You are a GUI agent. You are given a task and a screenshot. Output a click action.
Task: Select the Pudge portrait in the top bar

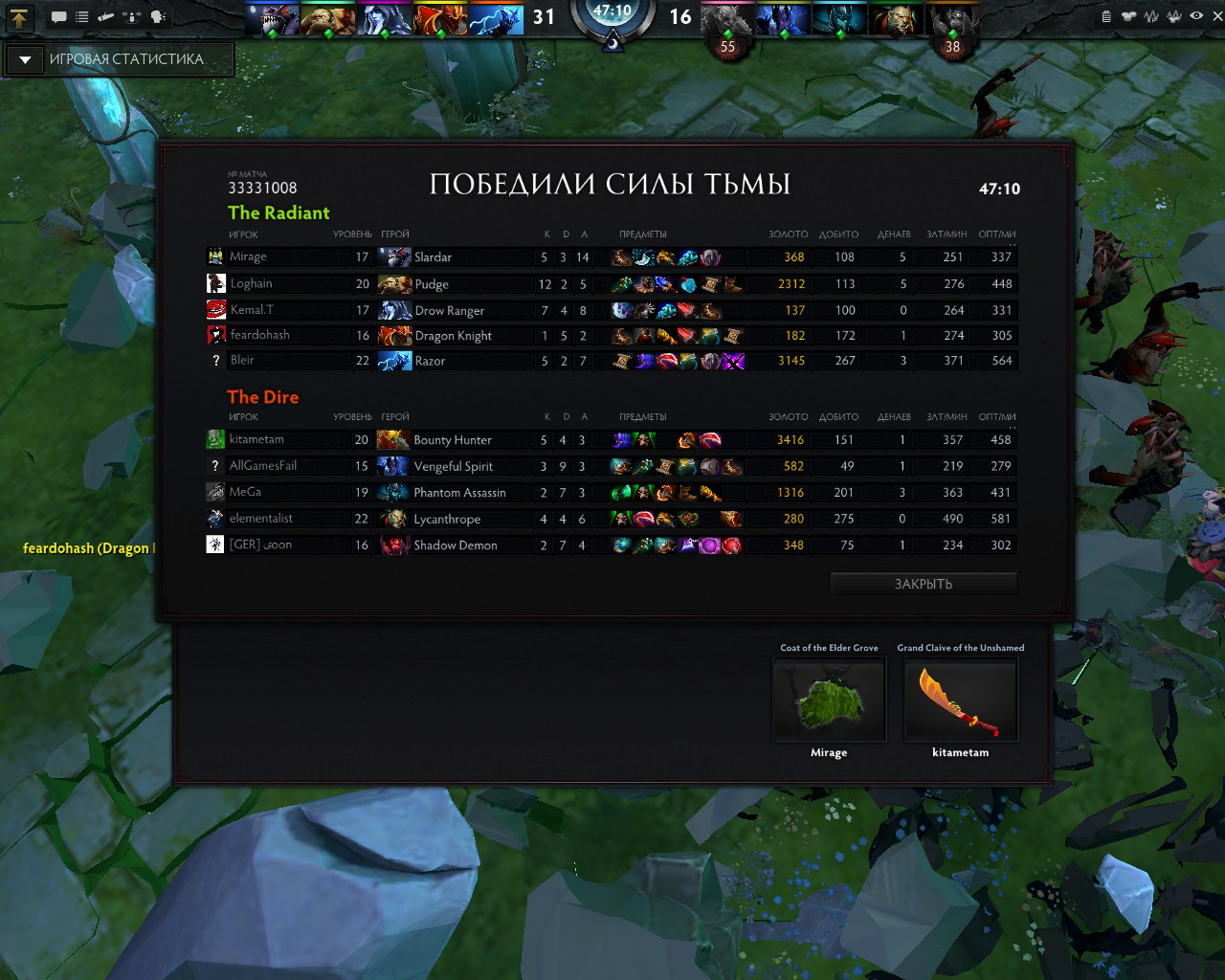(328, 19)
